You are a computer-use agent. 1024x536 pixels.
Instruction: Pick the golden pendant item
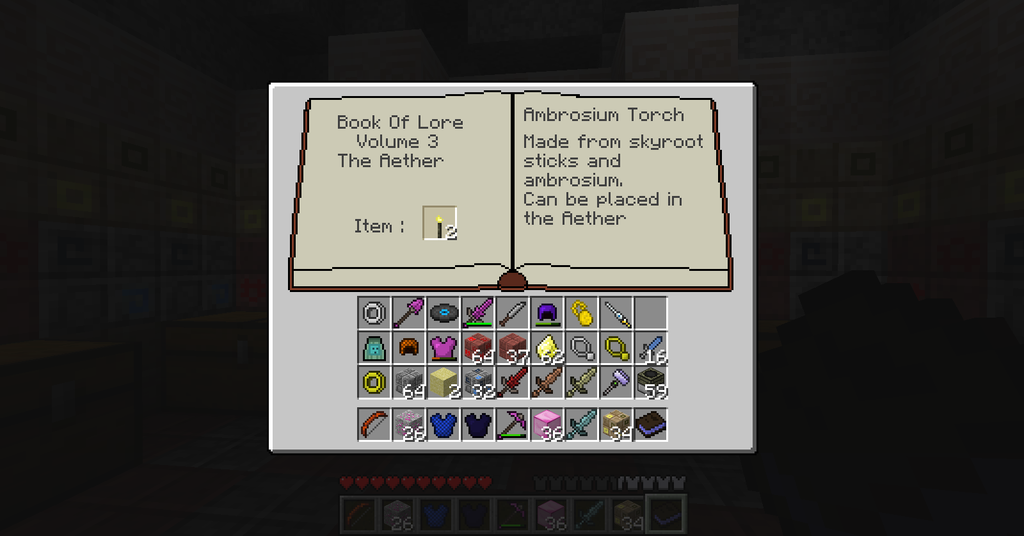pos(581,314)
